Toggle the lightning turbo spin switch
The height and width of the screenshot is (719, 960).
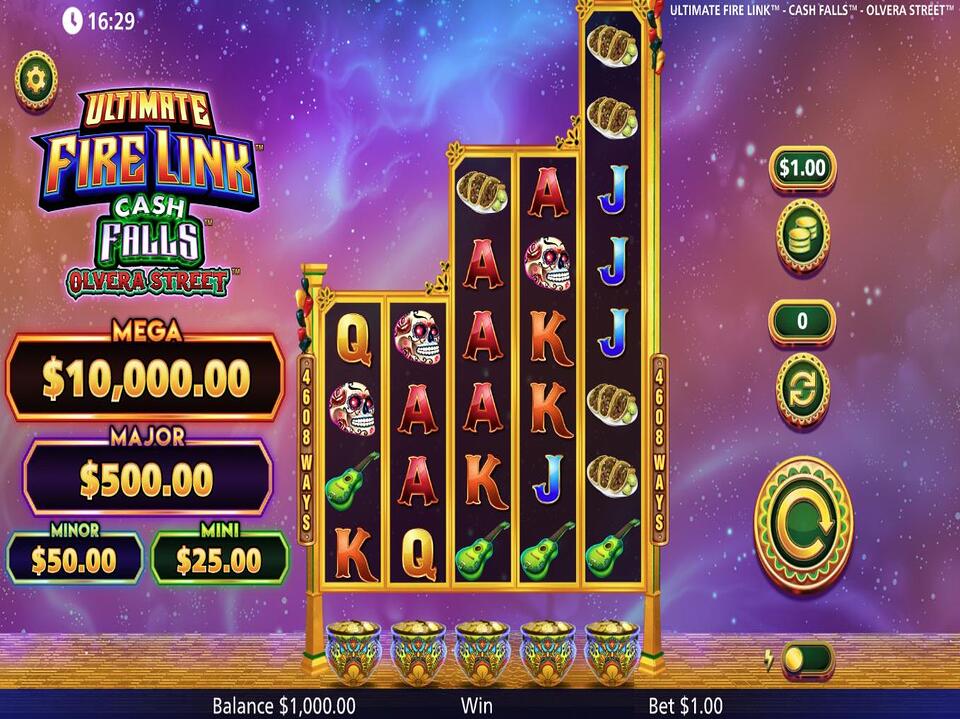coord(805,659)
